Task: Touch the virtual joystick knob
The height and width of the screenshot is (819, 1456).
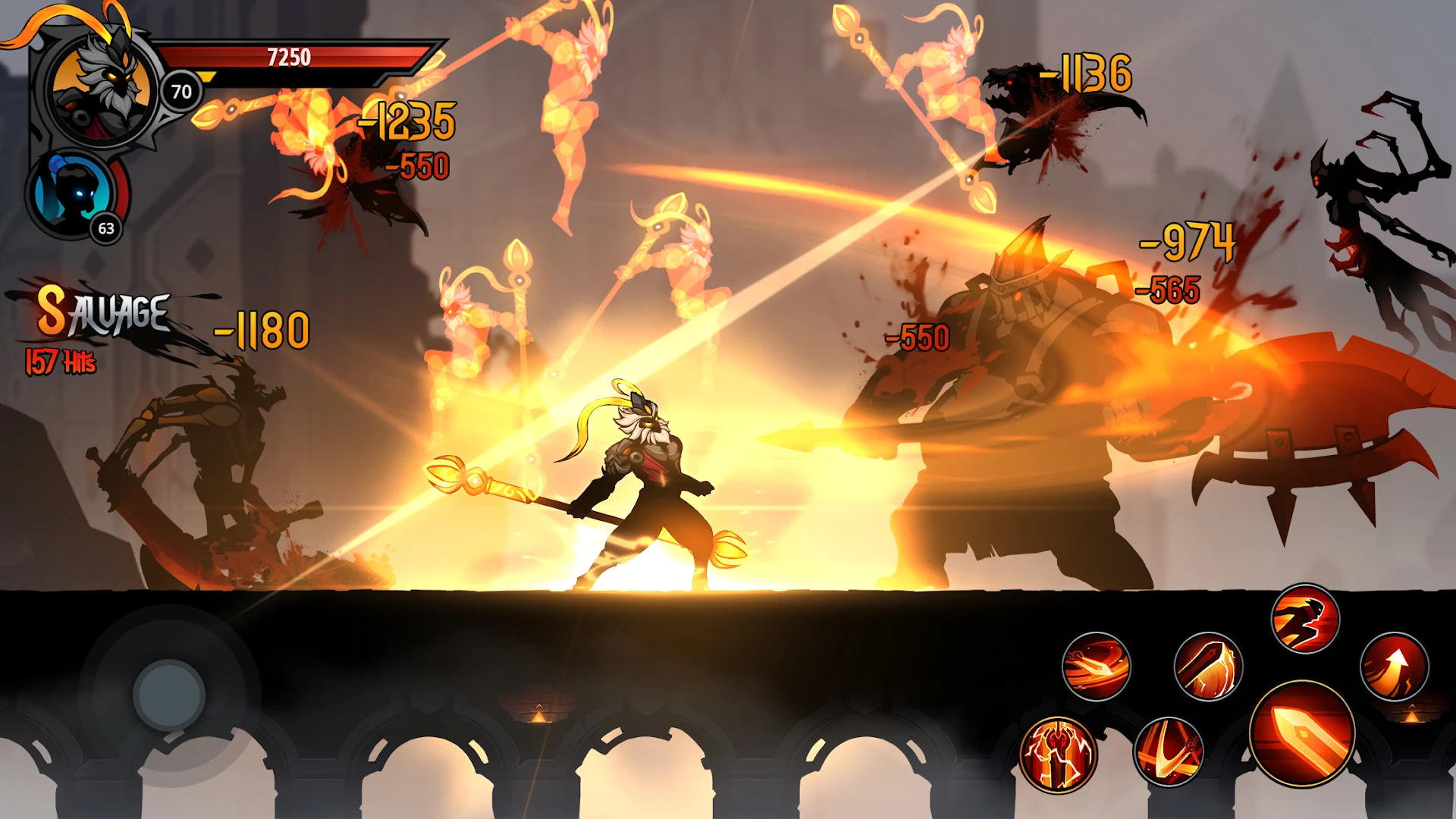Action: tap(168, 695)
